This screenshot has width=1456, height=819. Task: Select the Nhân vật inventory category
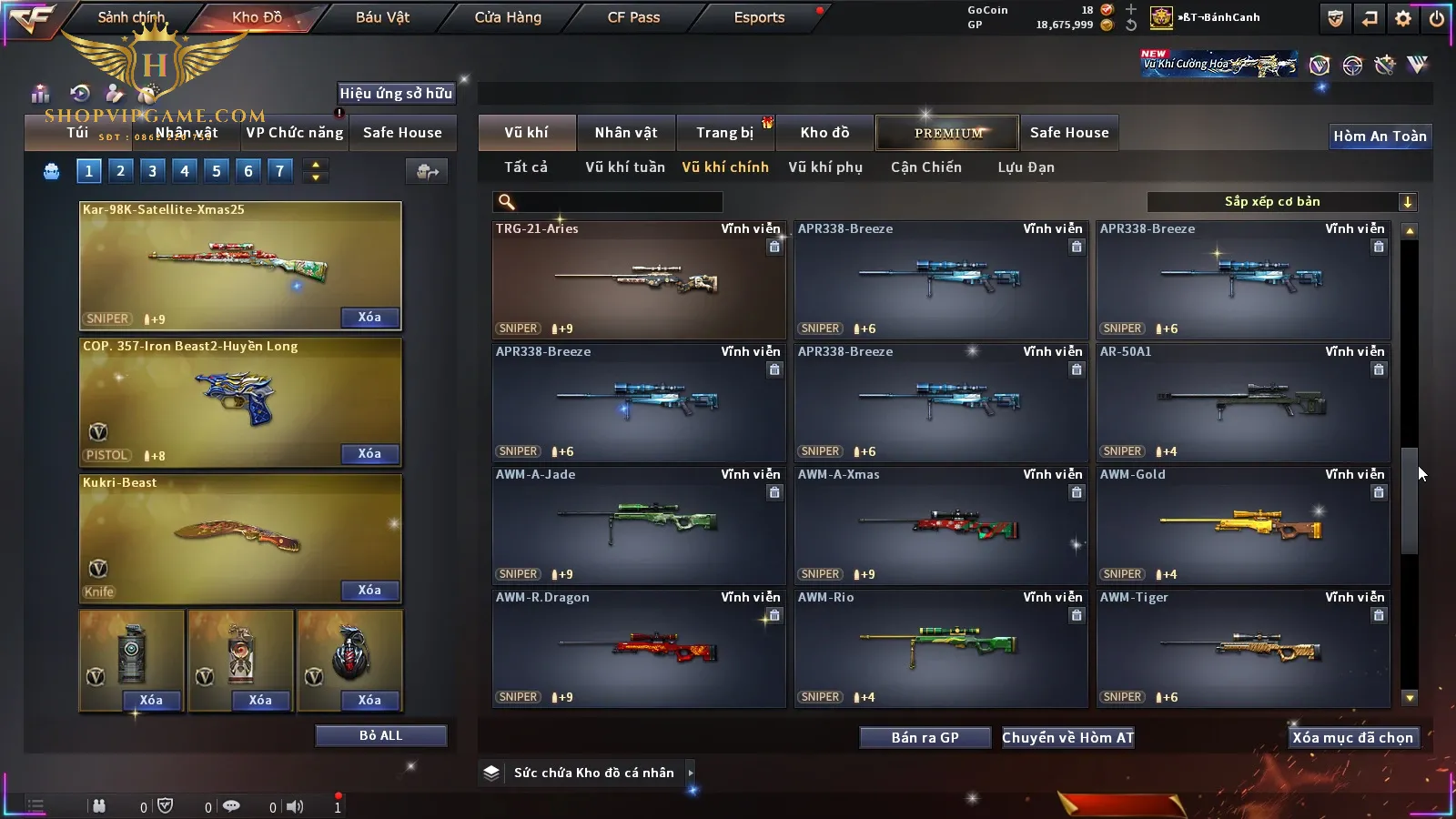pos(625,133)
